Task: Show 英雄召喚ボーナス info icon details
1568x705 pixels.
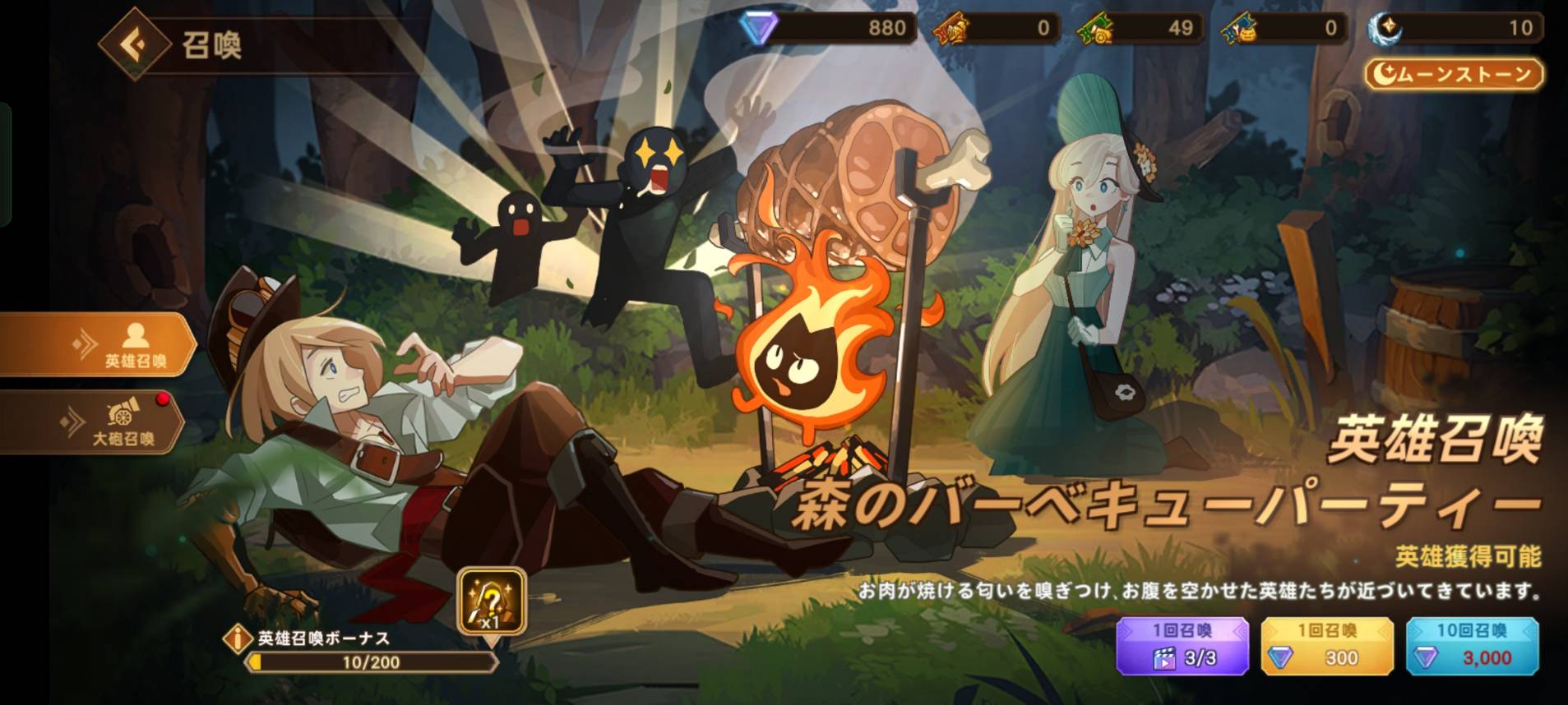Action: pyautogui.click(x=238, y=638)
